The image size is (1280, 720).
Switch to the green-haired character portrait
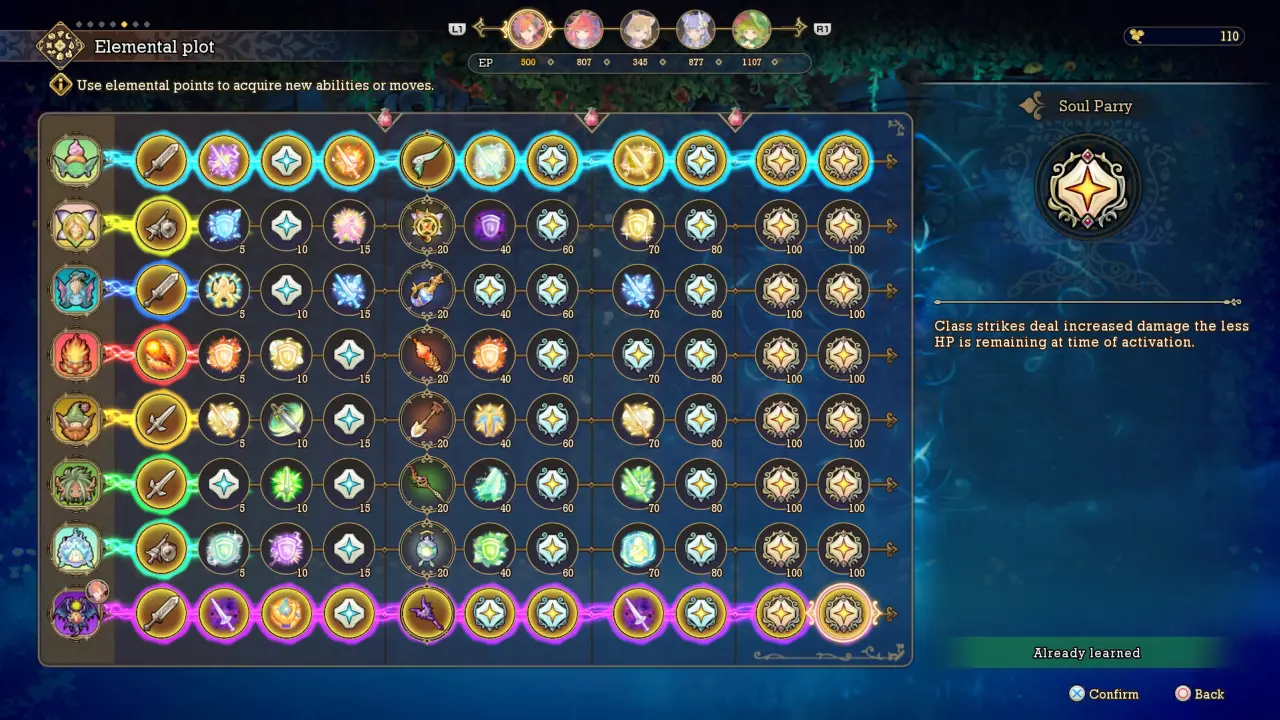click(751, 30)
